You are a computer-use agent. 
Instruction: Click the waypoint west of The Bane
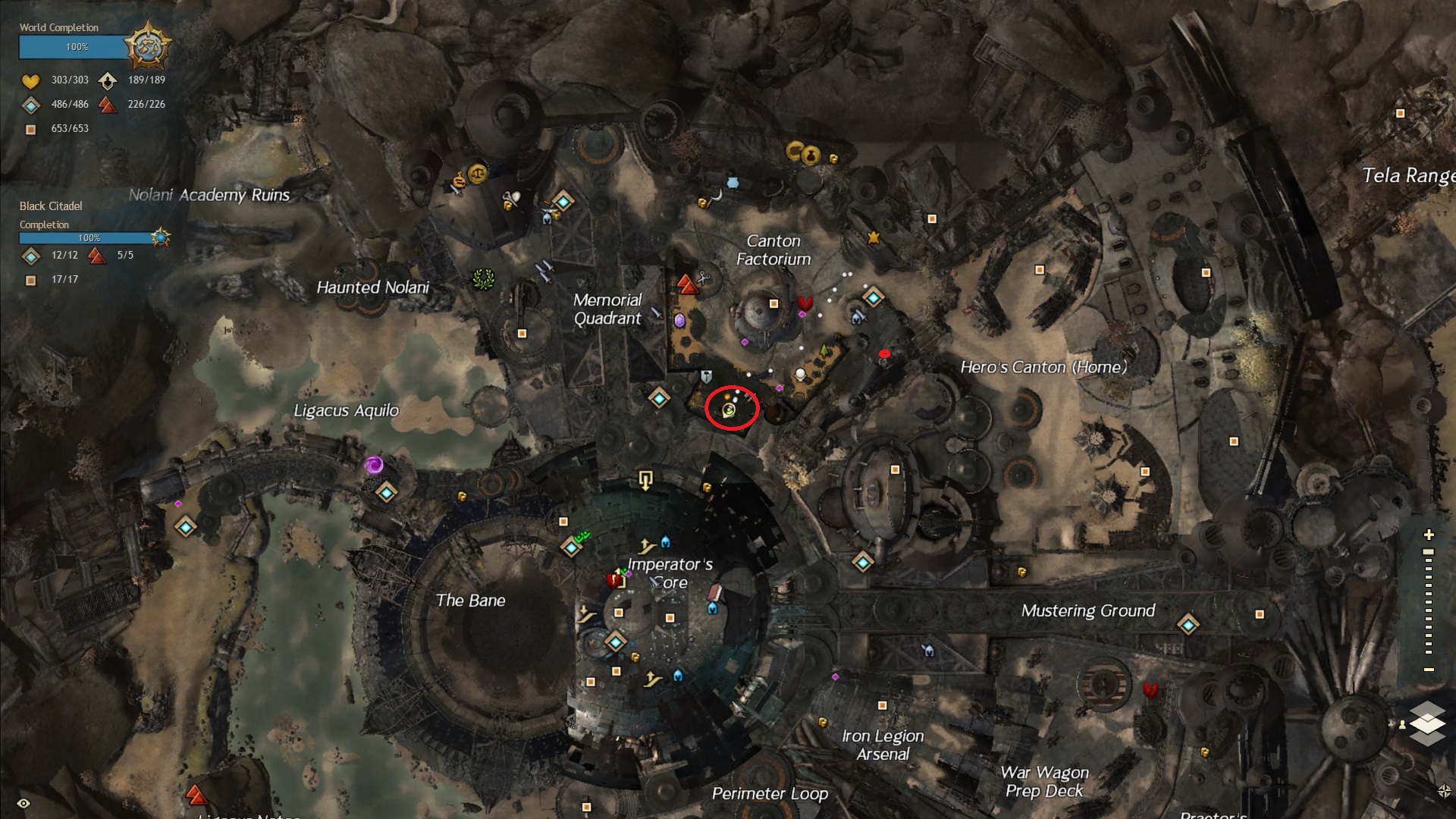186,526
